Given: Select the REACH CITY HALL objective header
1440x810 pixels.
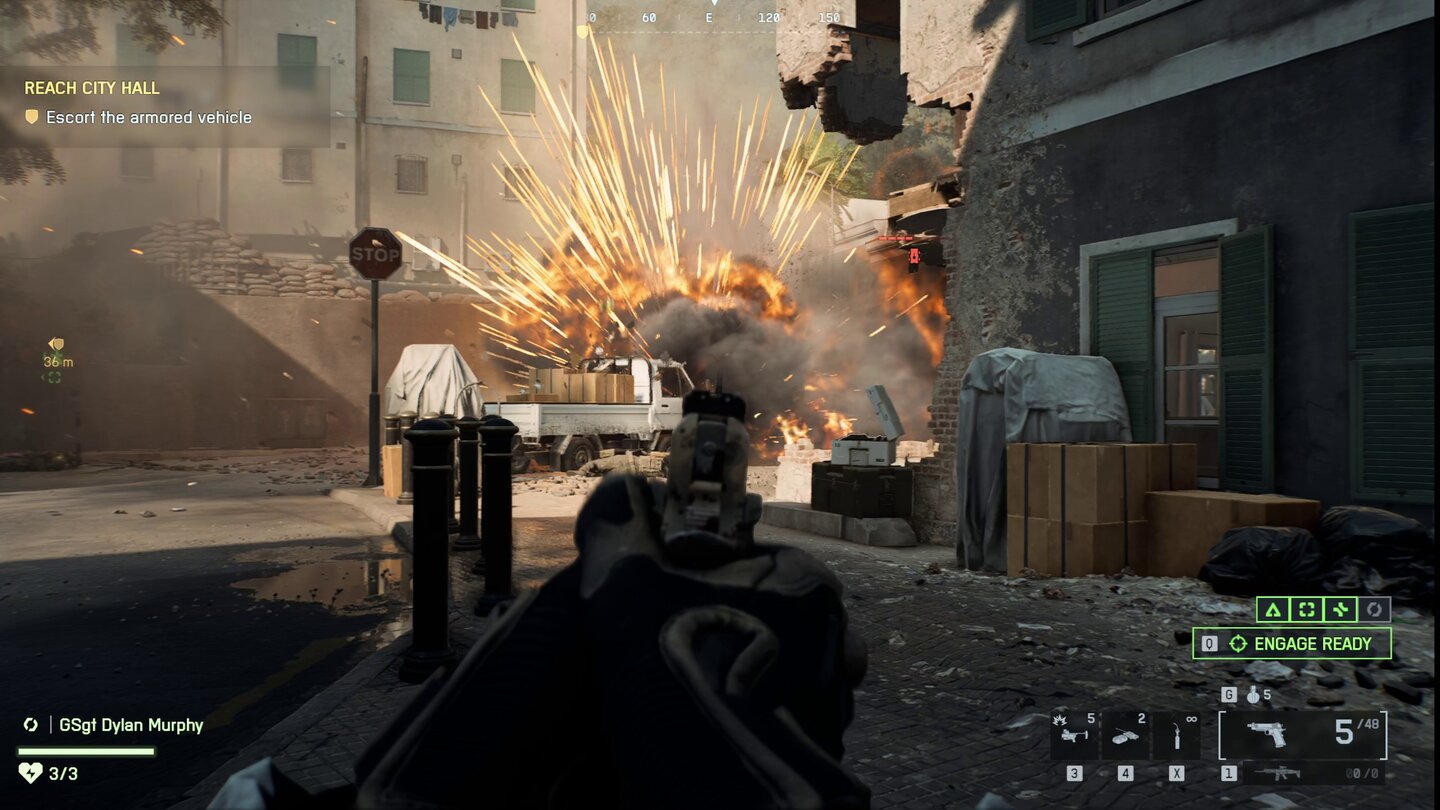Looking at the screenshot, I should pos(91,88).
